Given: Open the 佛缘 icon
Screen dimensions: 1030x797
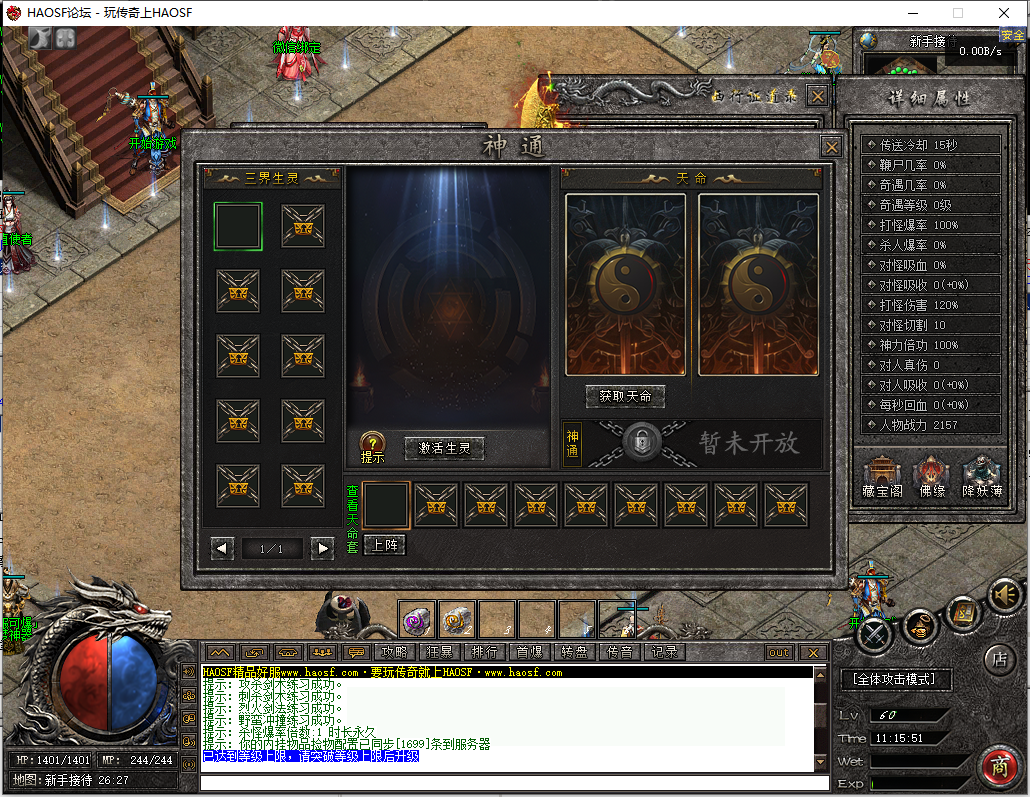Looking at the screenshot, I should [932, 476].
